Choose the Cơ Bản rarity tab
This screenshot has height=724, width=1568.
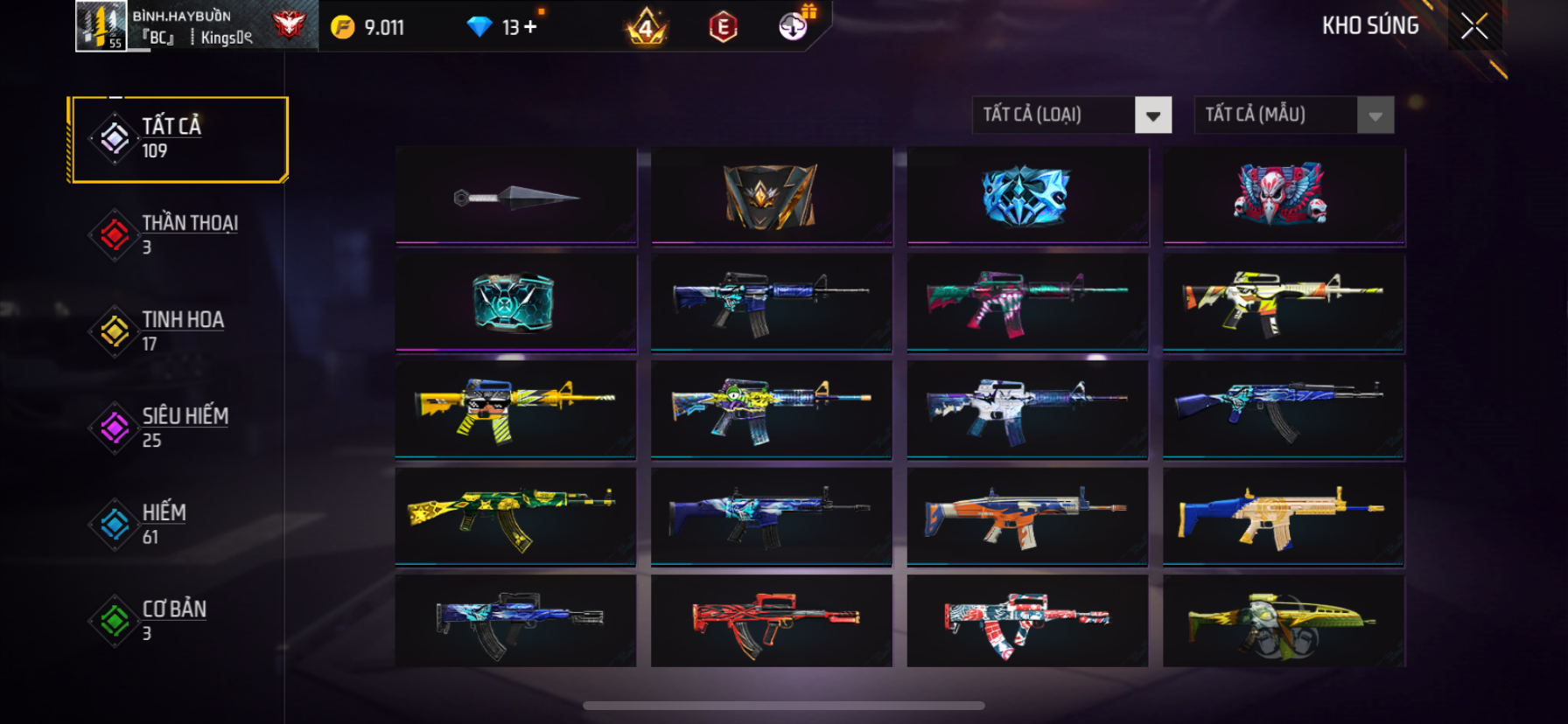click(x=179, y=620)
